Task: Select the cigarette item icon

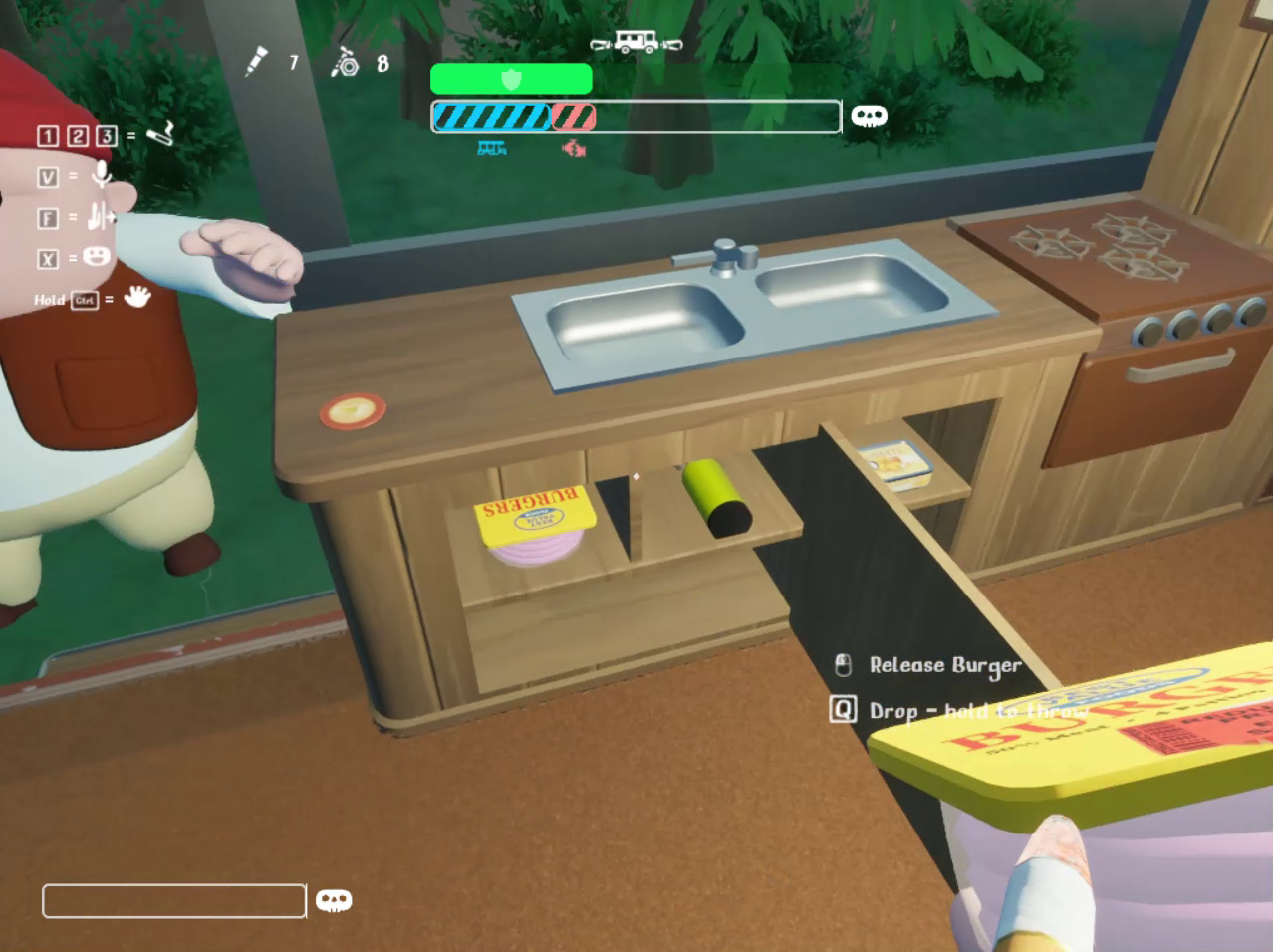Action: tap(160, 133)
